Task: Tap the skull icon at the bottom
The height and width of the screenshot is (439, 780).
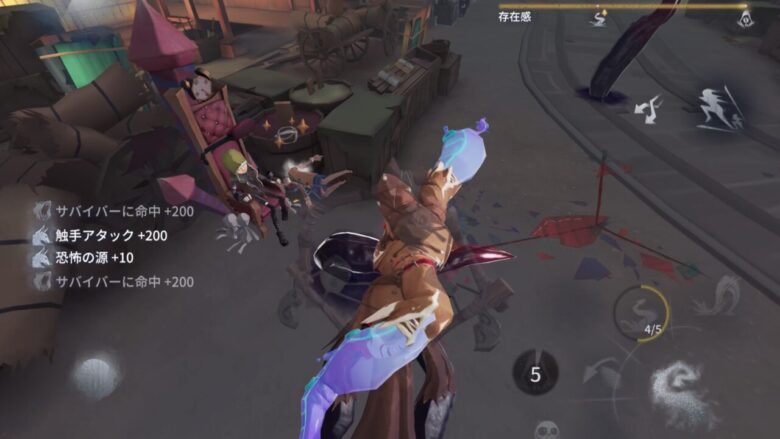Action: [x=546, y=430]
